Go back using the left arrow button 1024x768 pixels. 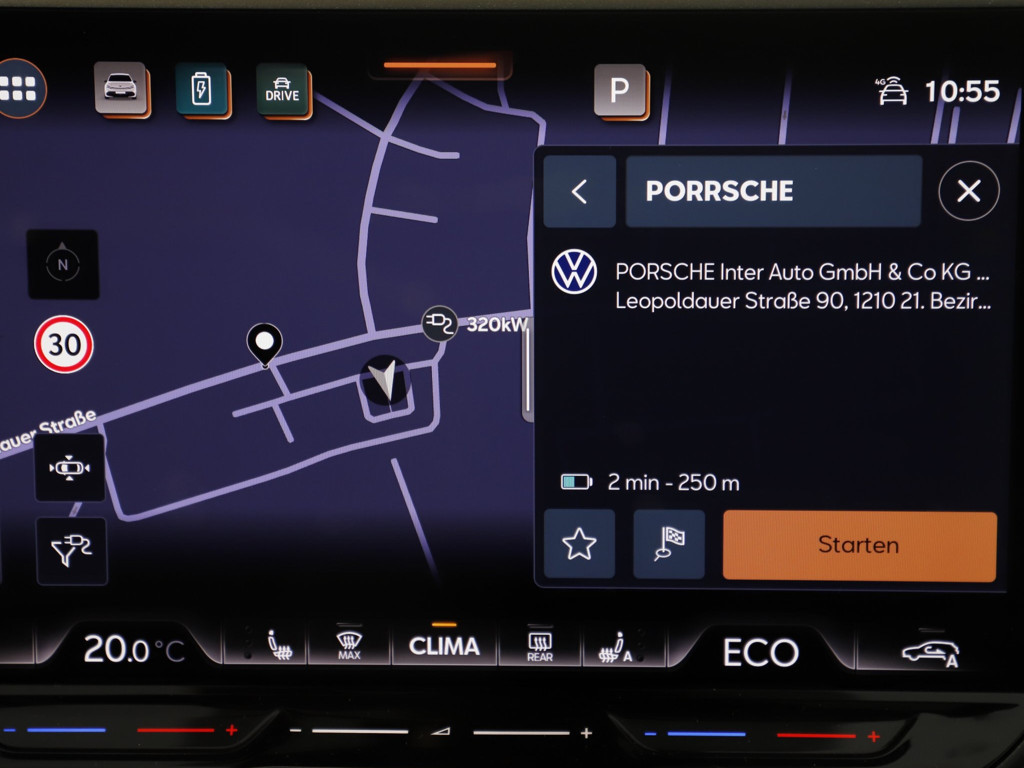pos(579,191)
